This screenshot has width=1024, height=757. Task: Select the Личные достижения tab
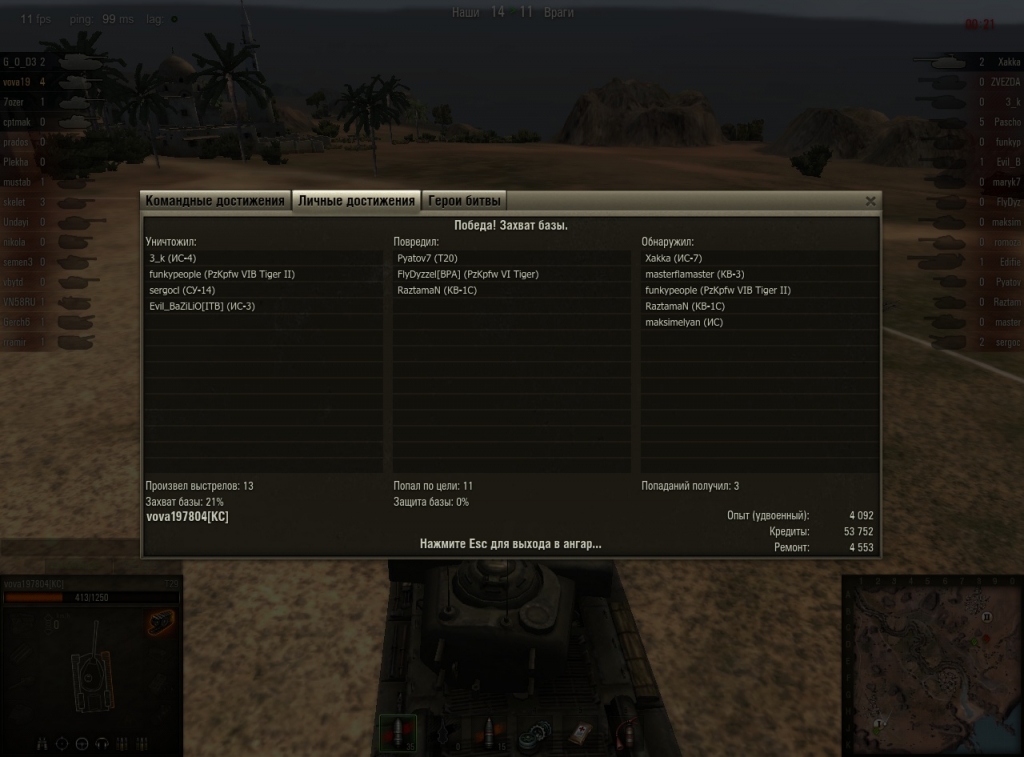(356, 201)
